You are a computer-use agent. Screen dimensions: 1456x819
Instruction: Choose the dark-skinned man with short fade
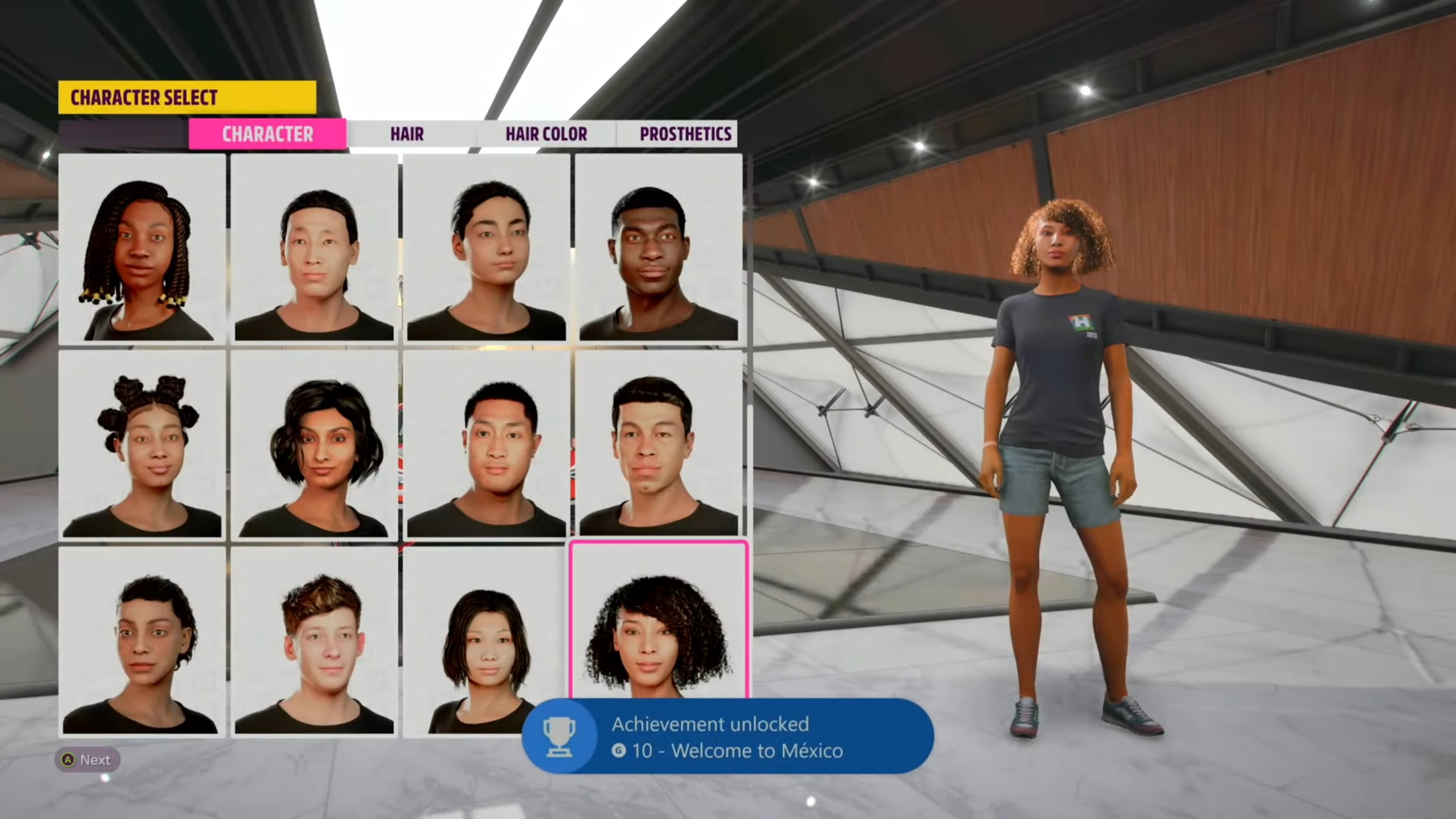658,249
